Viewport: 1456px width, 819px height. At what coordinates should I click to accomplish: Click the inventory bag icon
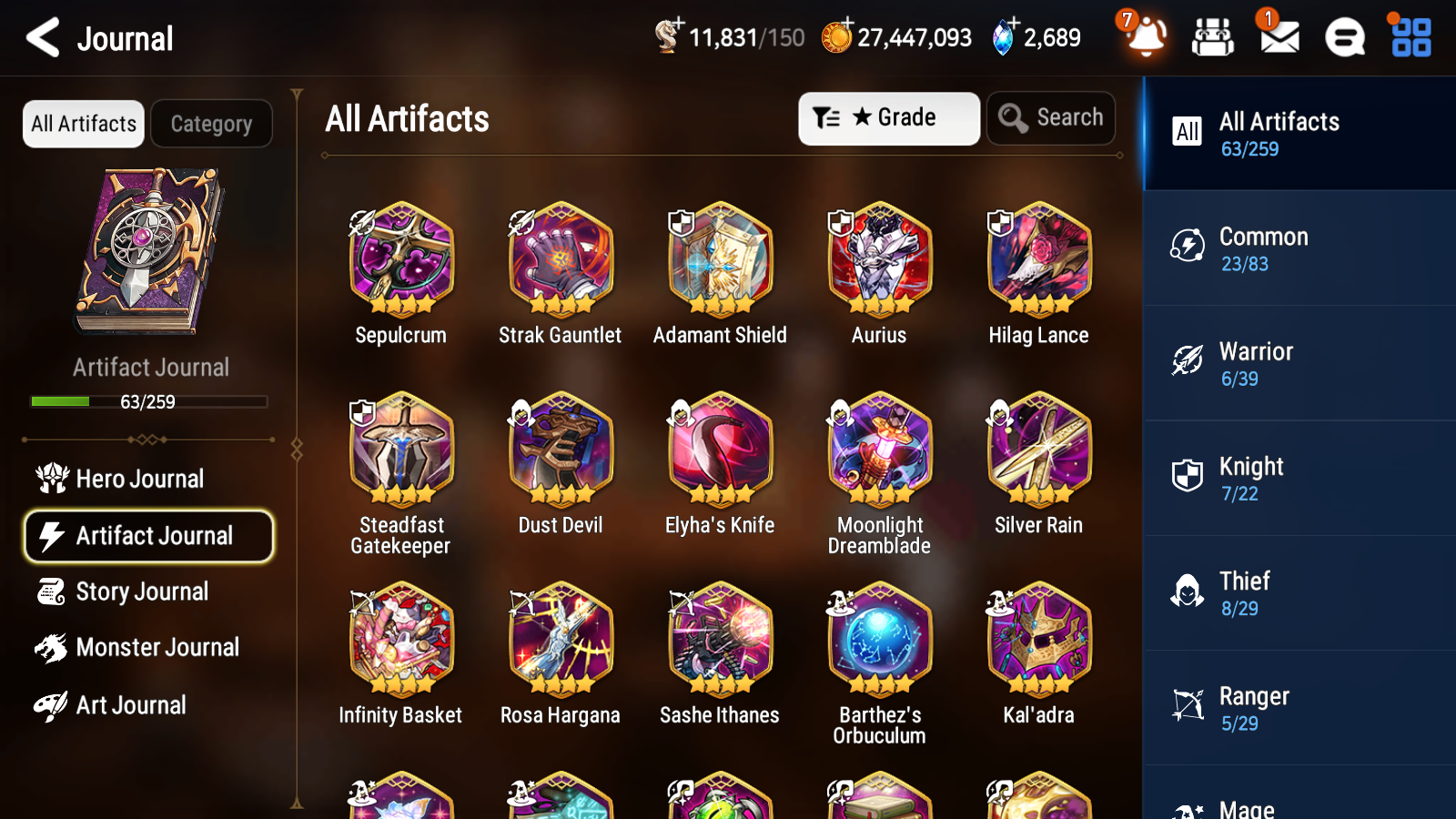coord(1212,37)
